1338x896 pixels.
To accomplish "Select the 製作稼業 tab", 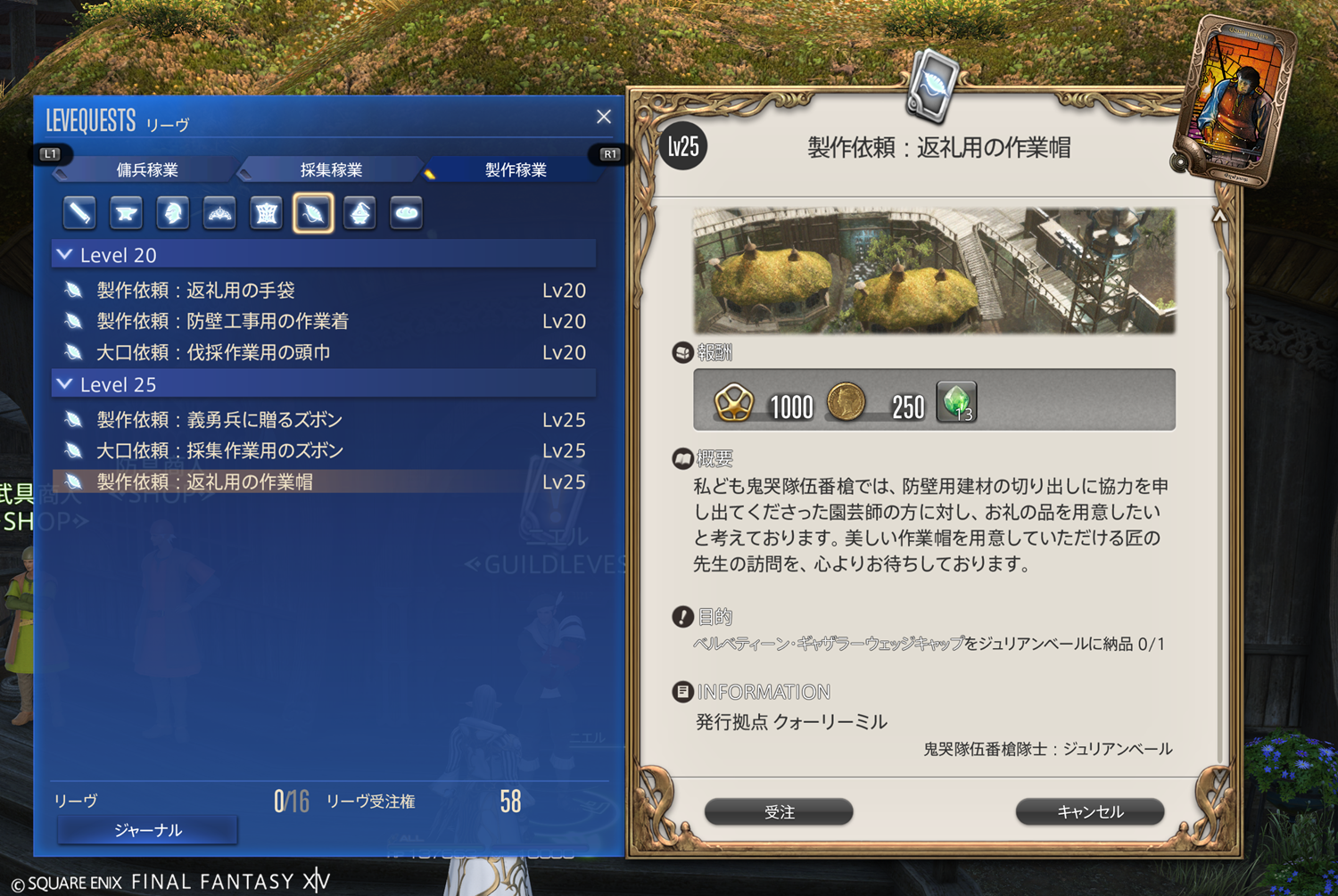I will pyautogui.click(x=515, y=169).
